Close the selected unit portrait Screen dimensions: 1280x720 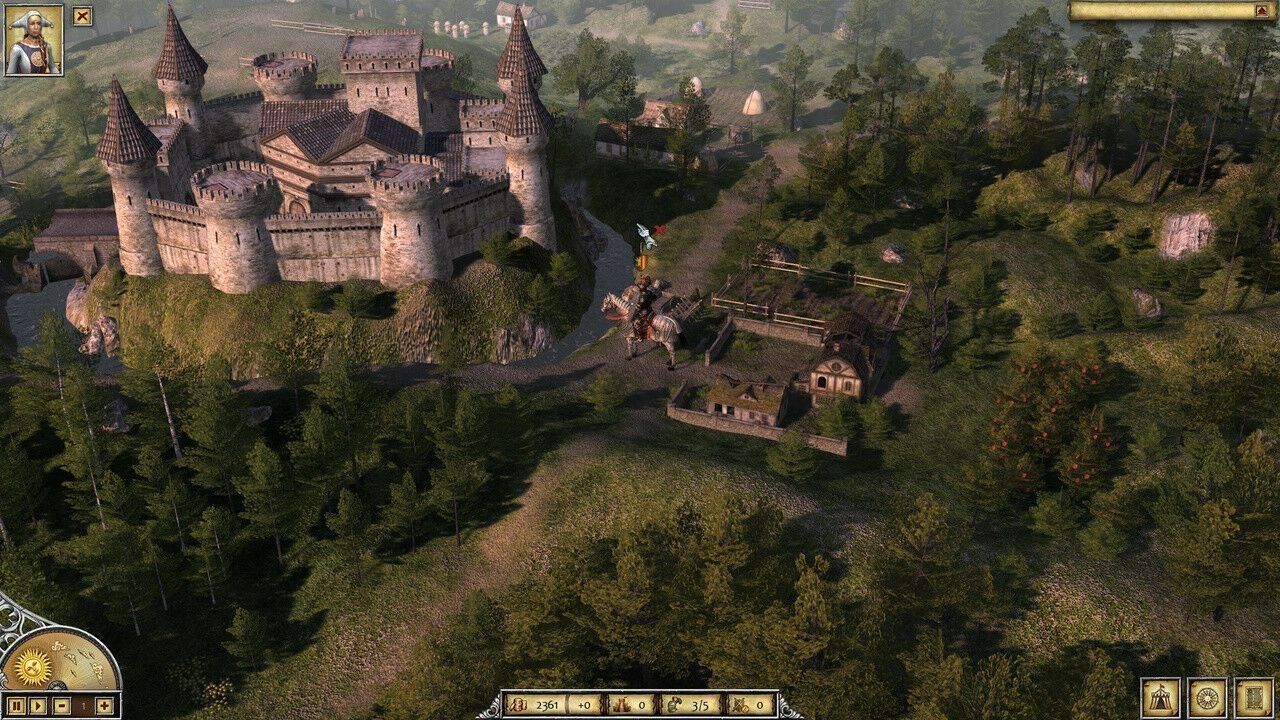coord(82,16)
